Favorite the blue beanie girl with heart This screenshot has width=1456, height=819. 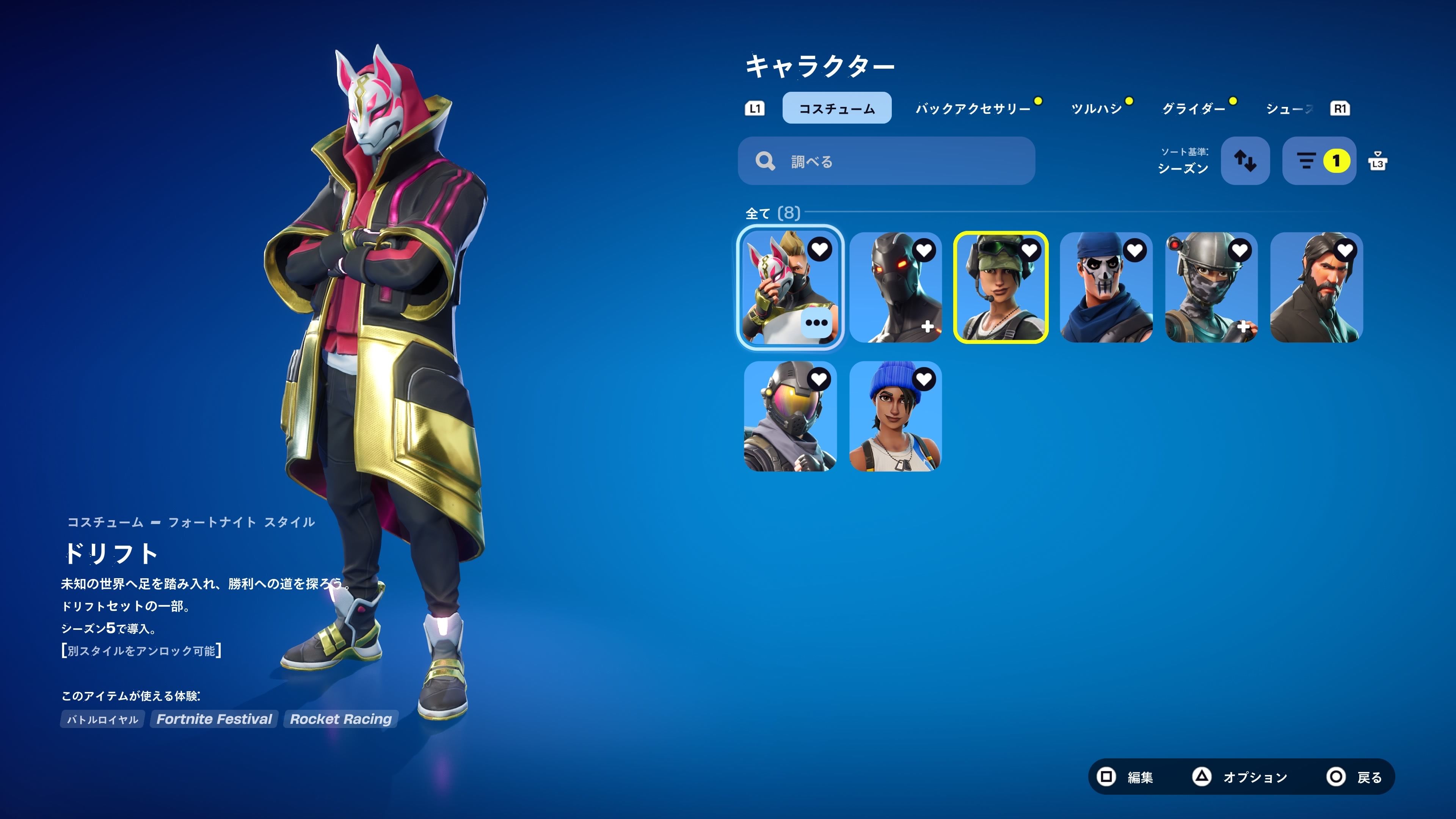click(x=924, y=379)
